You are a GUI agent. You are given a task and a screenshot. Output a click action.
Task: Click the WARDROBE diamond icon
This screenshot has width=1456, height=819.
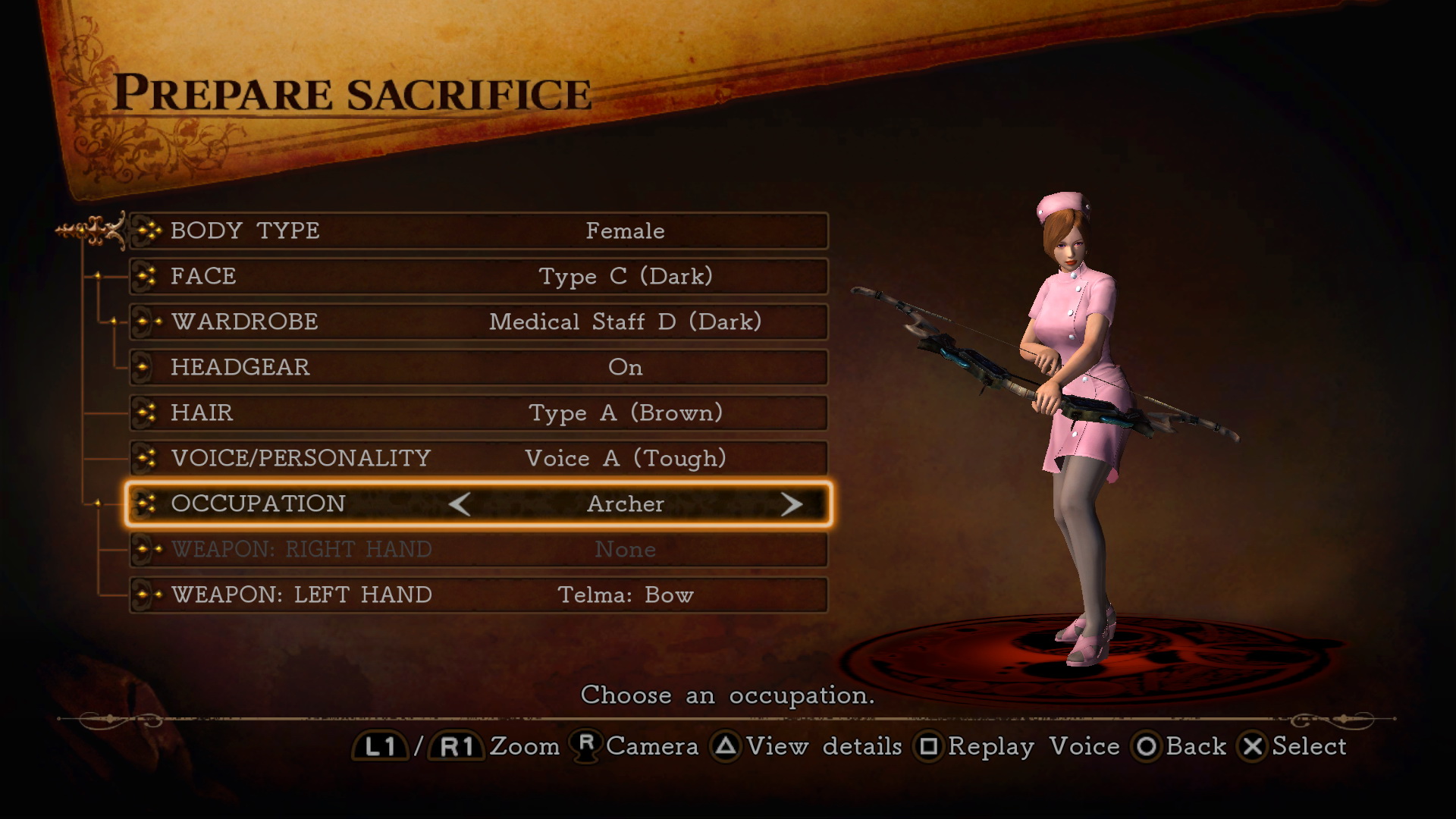(x=149, y=322)
